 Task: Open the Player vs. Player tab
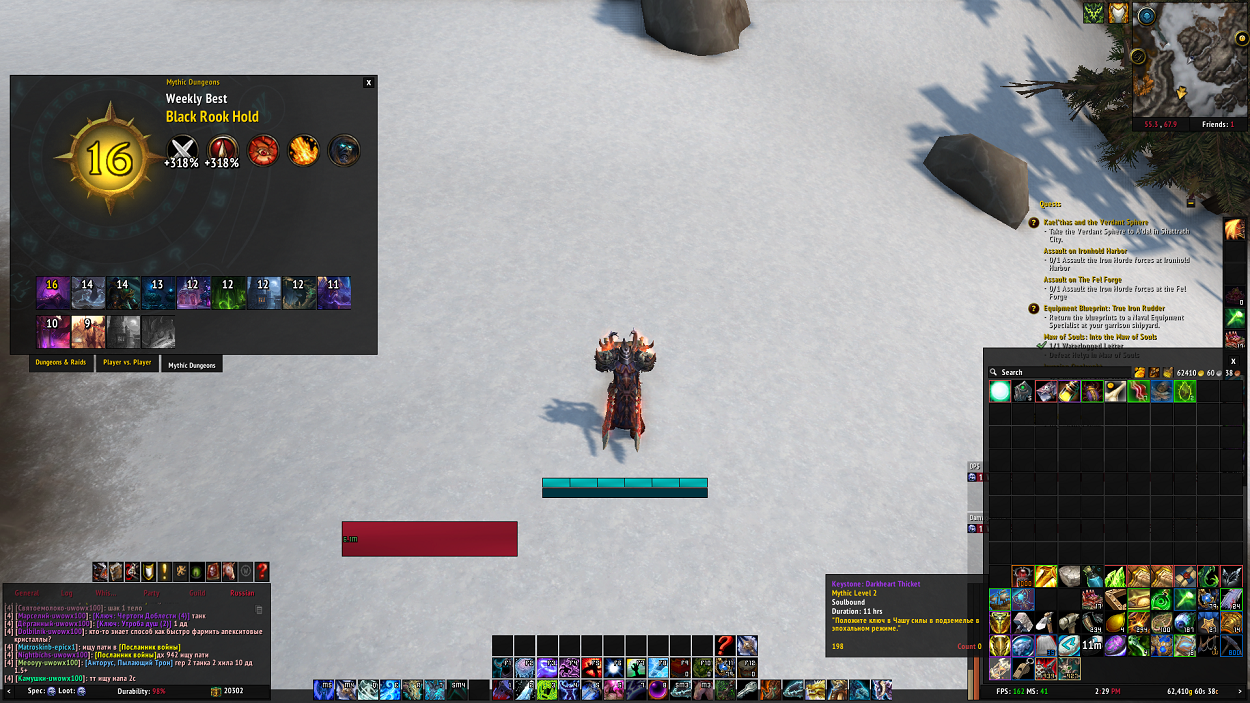(128, 363)
